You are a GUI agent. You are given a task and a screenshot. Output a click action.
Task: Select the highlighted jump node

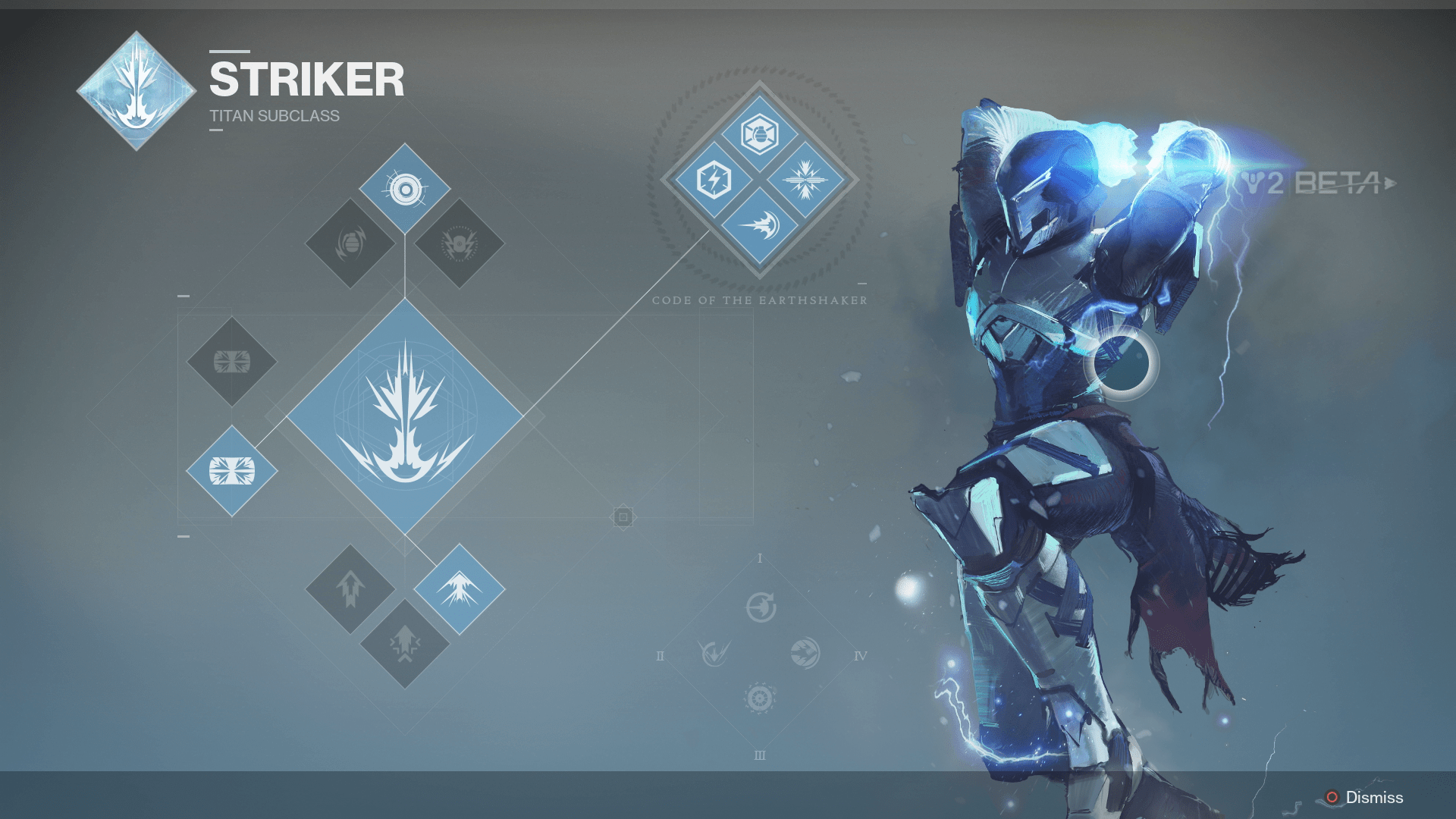point(460,588)
